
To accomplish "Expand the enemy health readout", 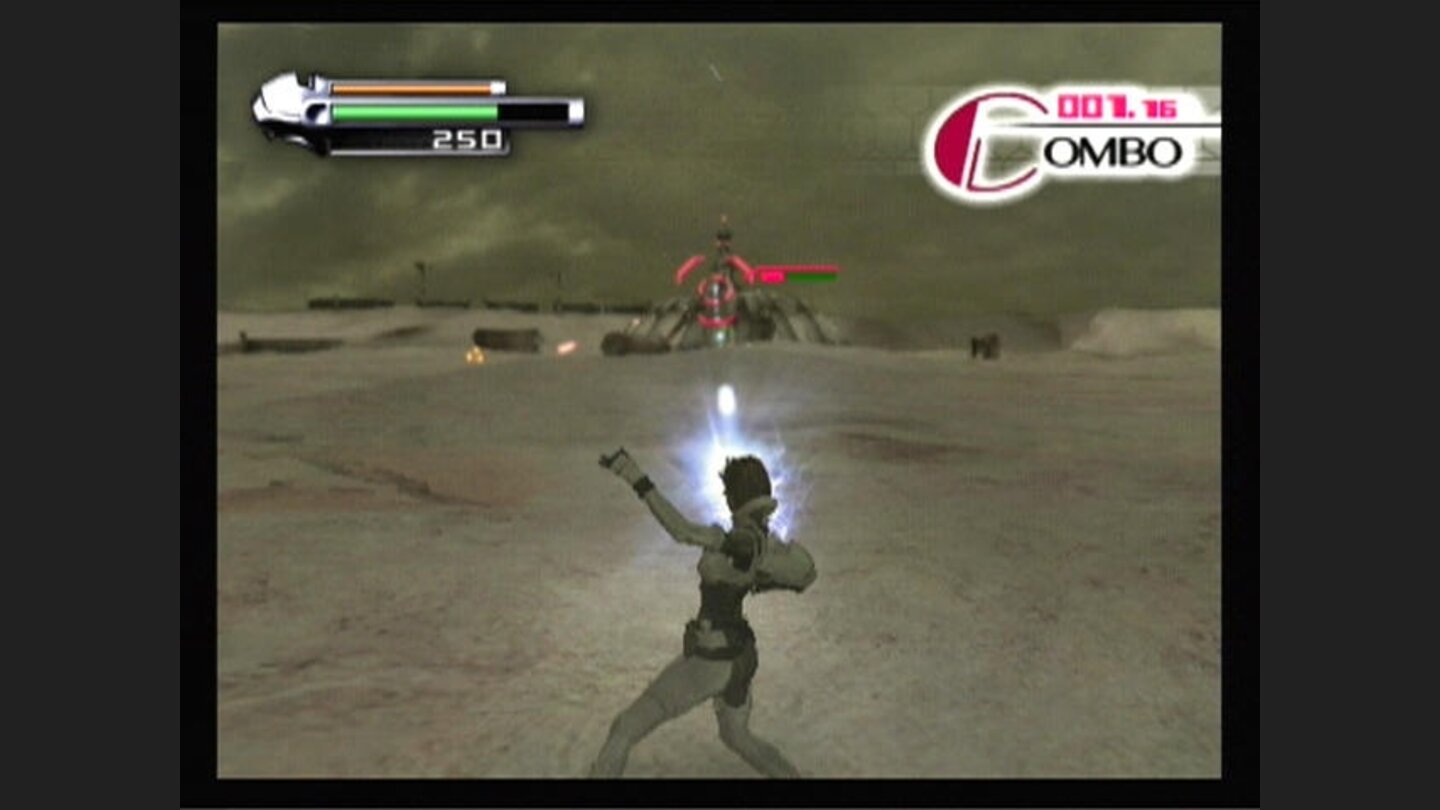I will coord(795,276).
